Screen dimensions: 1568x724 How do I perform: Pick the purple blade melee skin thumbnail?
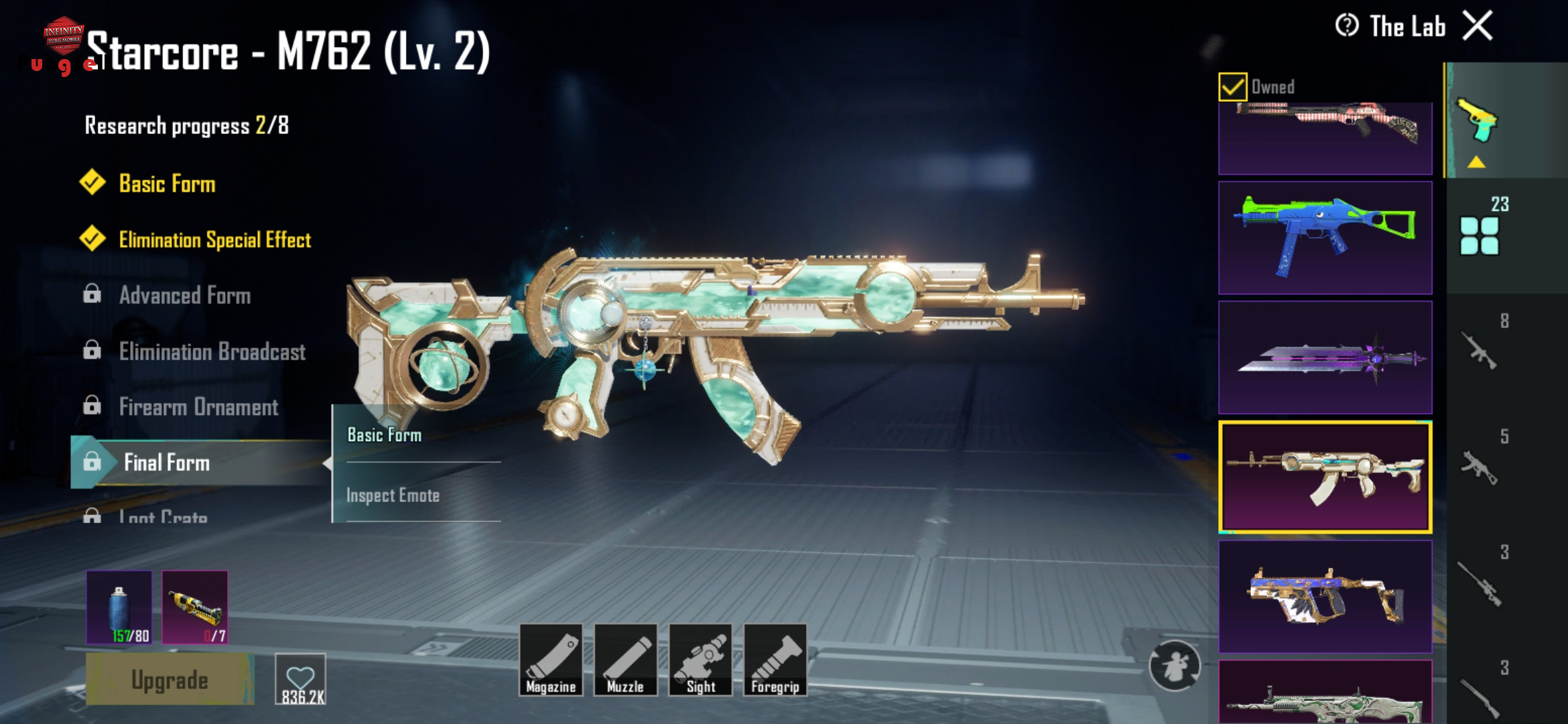tap(1325, 357)
